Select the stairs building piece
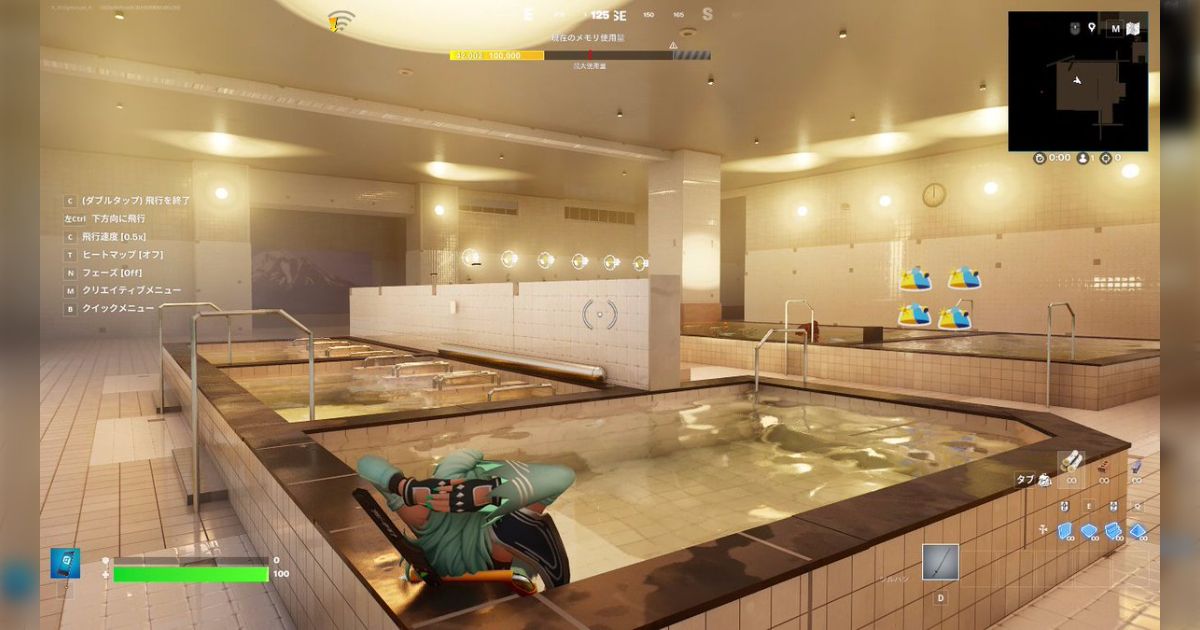This screenshot has height=630, width=1200. [1113, 531]
